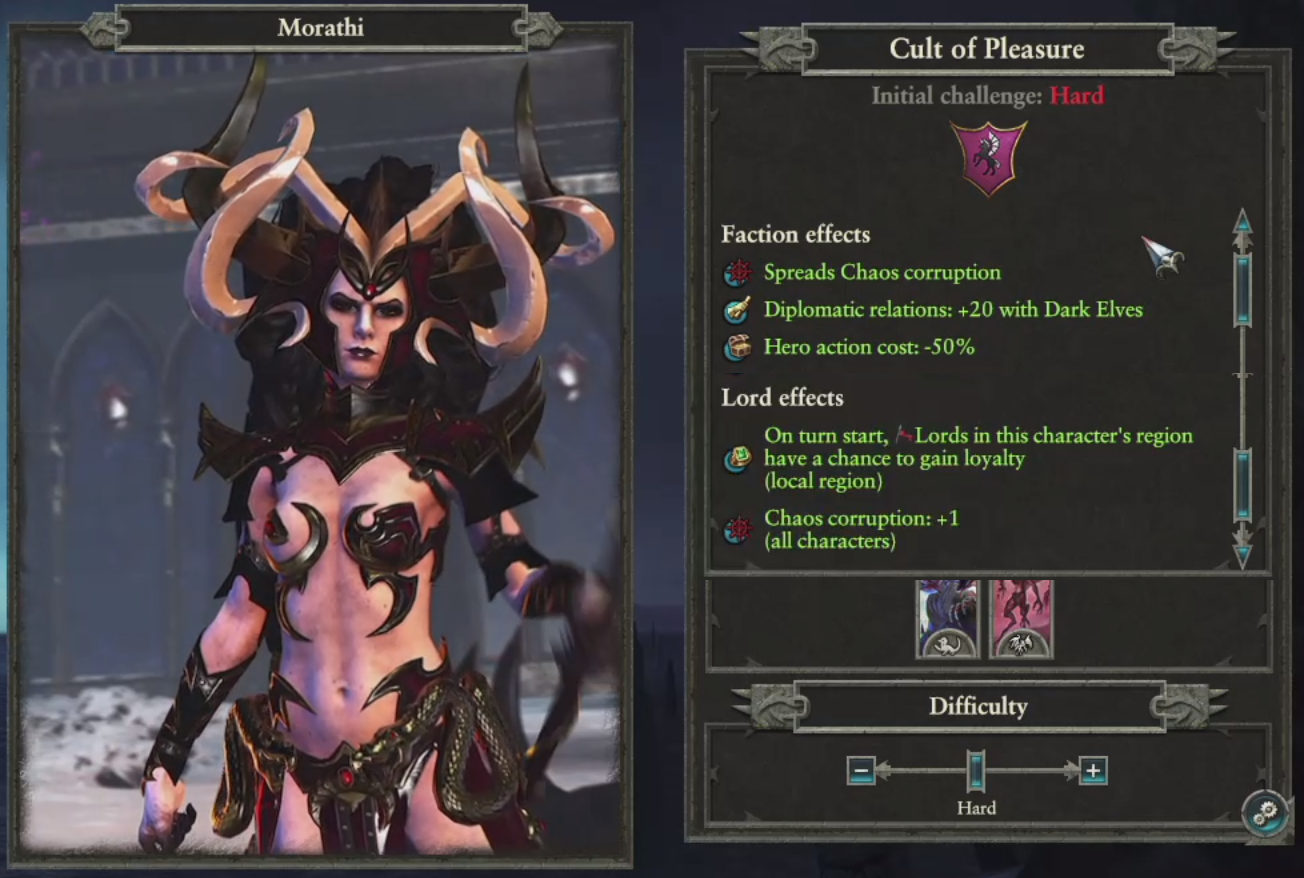This screenshot has width=1304, height=878.
Task: Decrease difficulty with the minus button
Action: tap(861, 771)
